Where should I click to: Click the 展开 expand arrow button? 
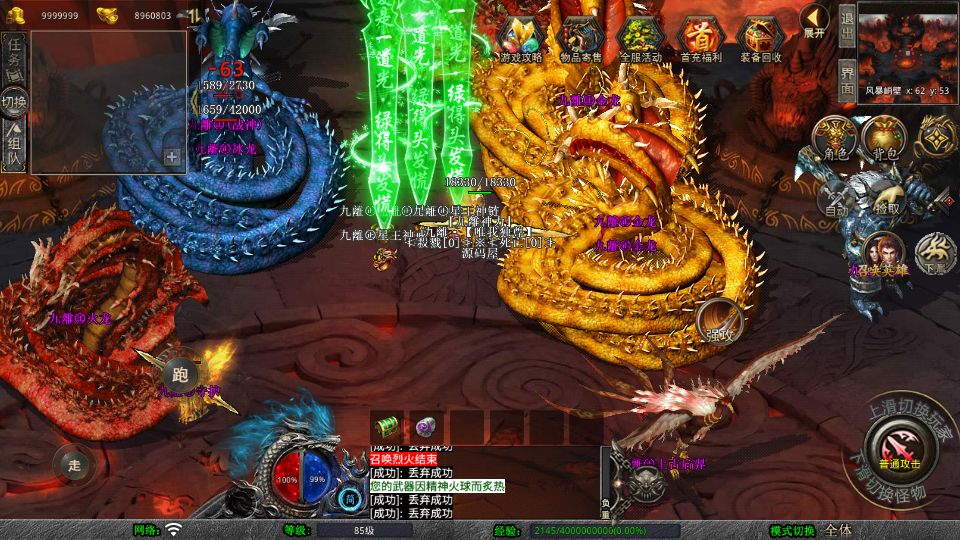[x=815, y=21]
